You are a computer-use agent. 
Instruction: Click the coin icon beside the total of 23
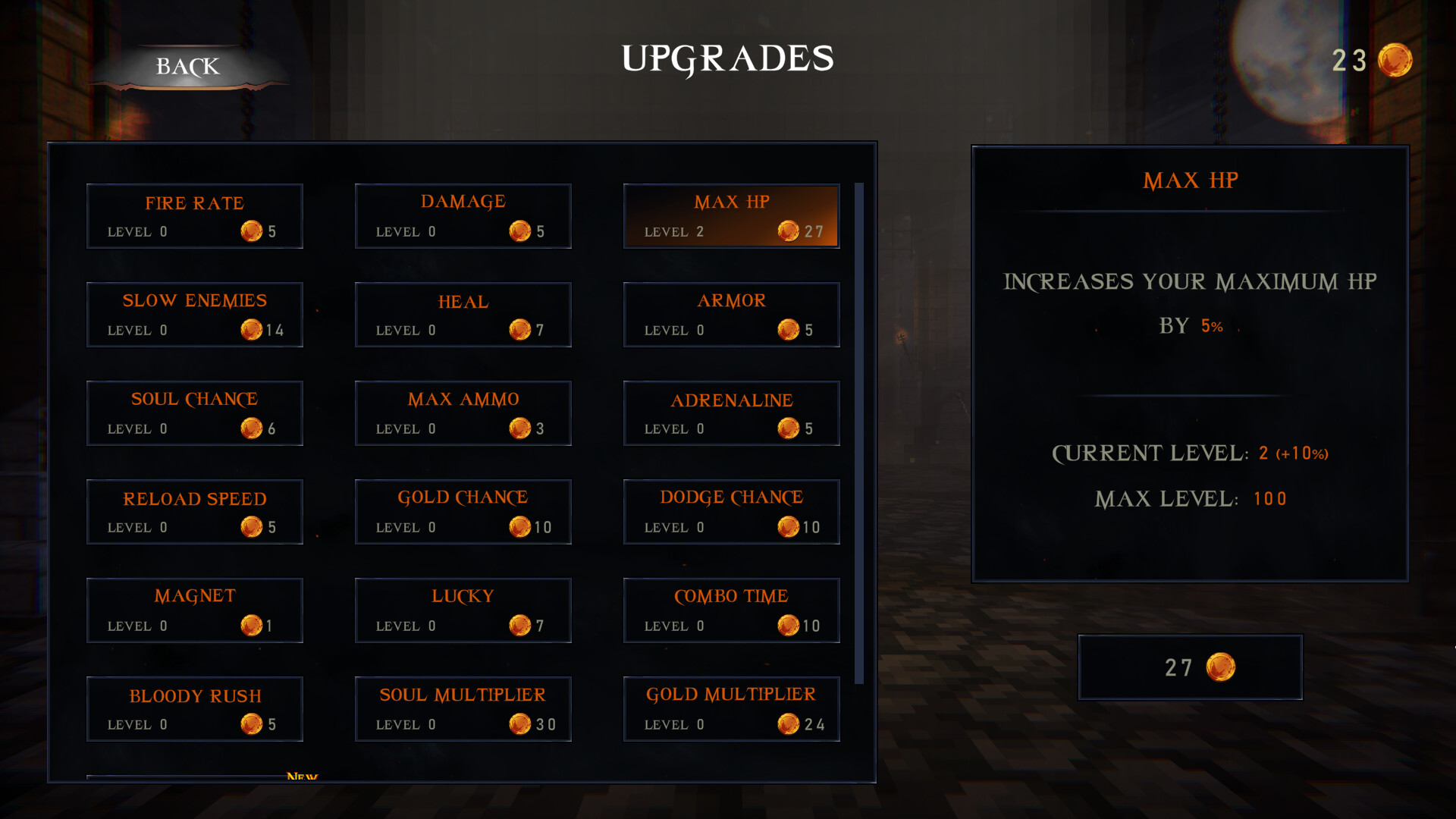pyautogui.click(x=1395, y=61)
